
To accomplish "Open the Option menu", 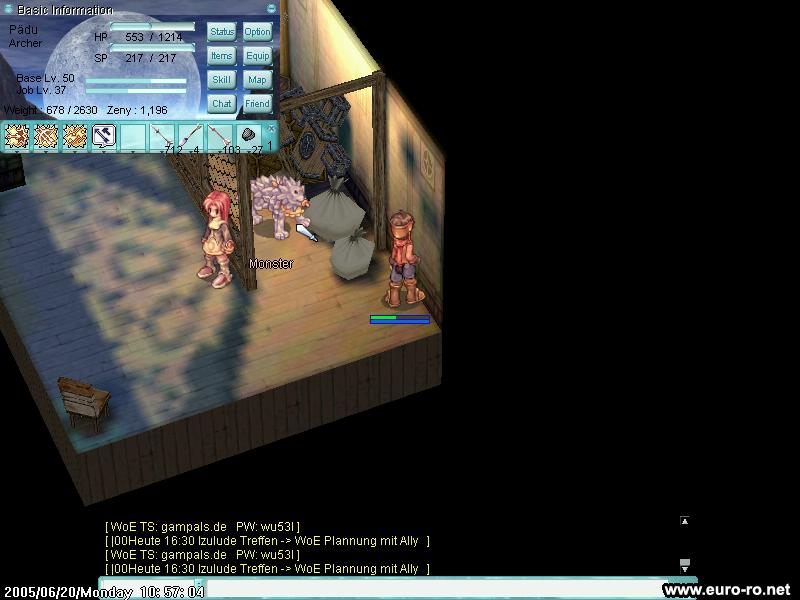I will [257, 32].
